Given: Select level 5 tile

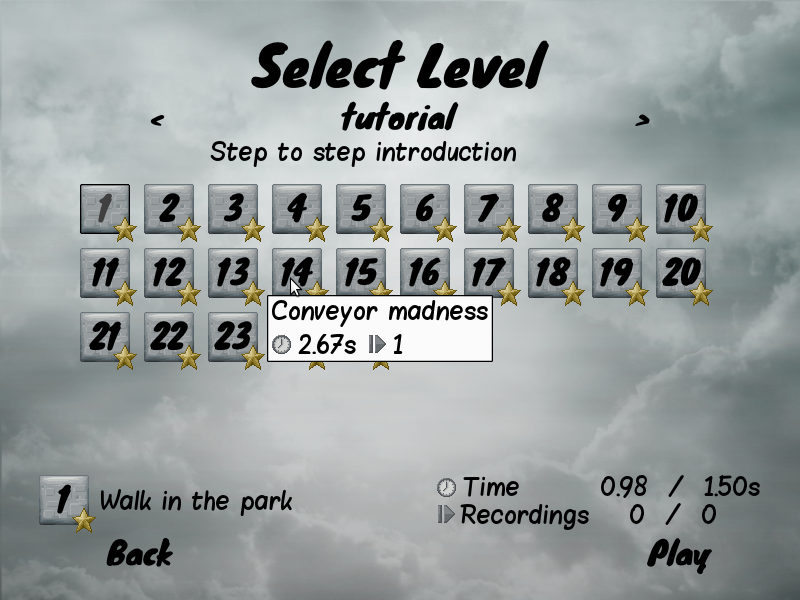Looking at the screenshot, I should (x=360, y=209).
